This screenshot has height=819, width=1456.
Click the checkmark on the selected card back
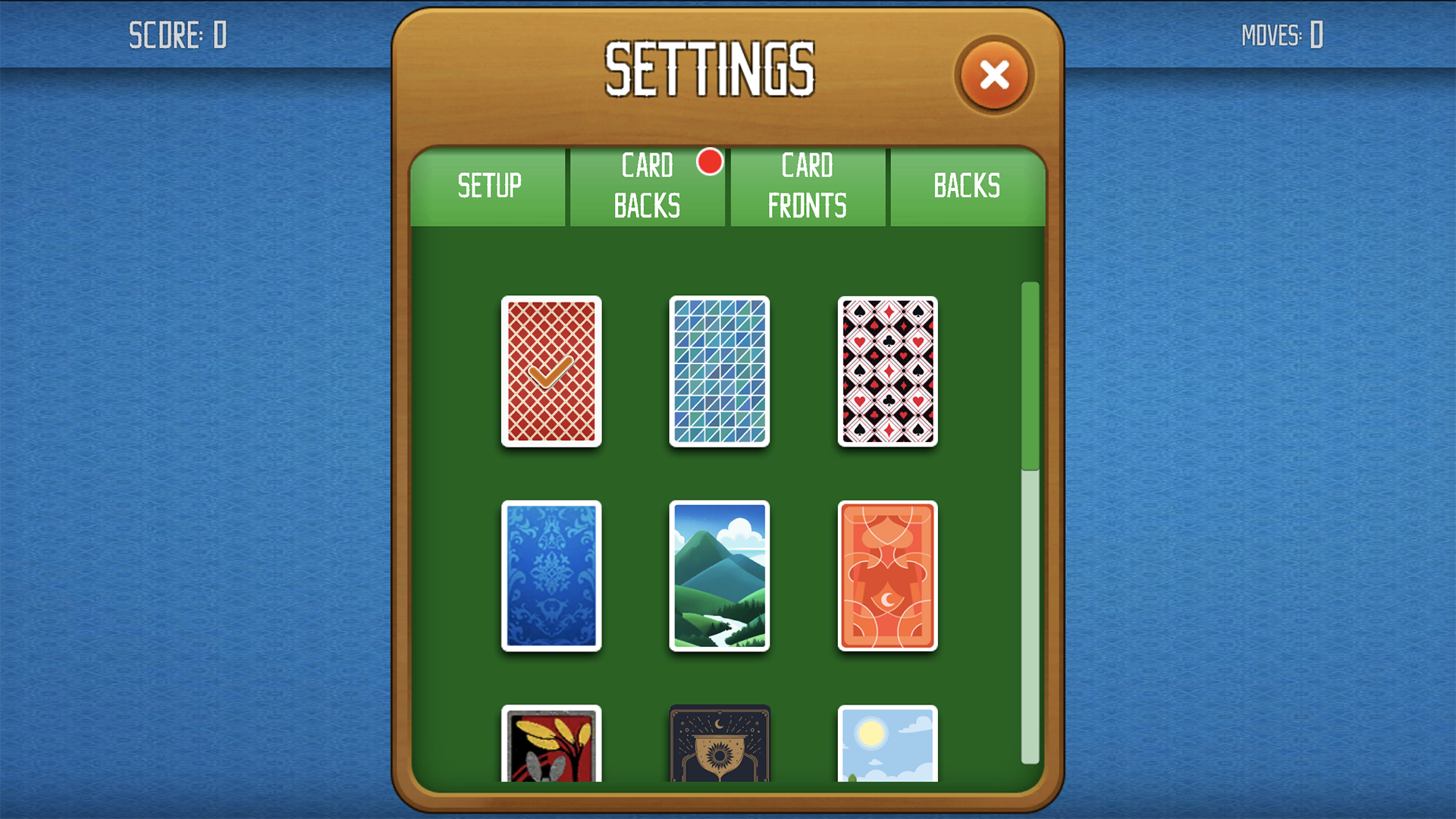(x=551, y=371)
